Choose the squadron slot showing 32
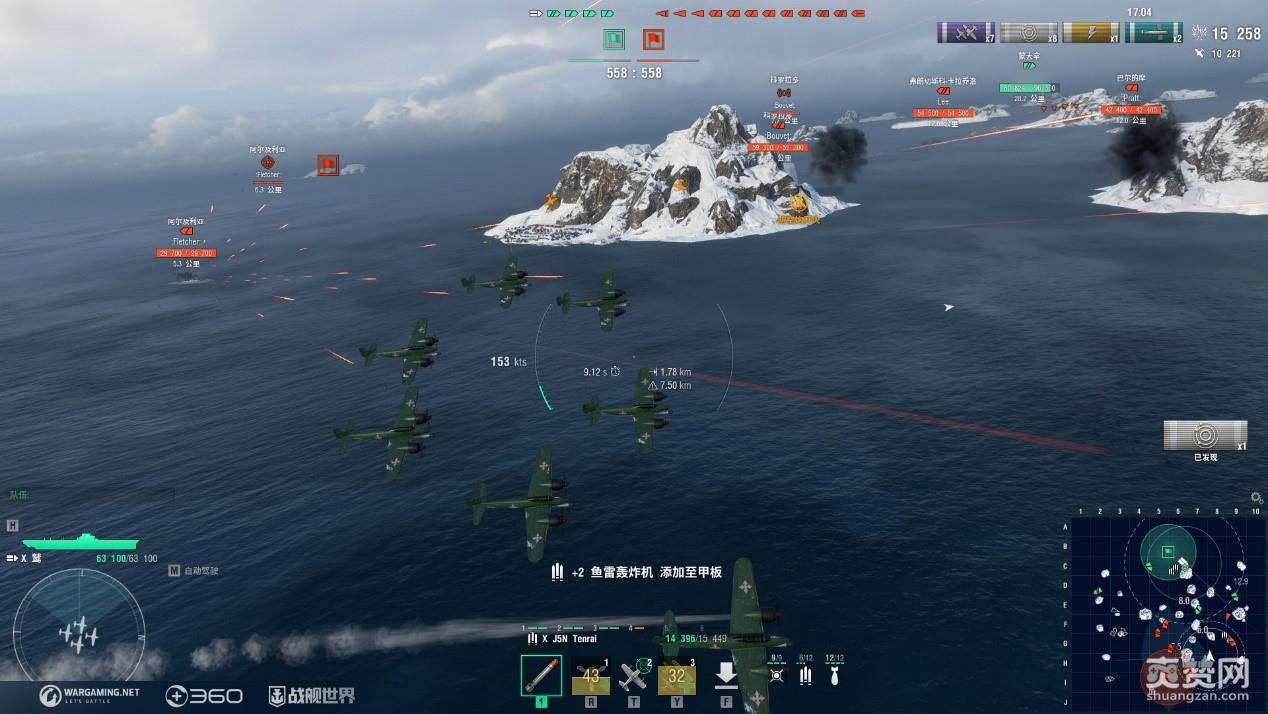Viewport: 1268px width, 714px height. (677, 678)
